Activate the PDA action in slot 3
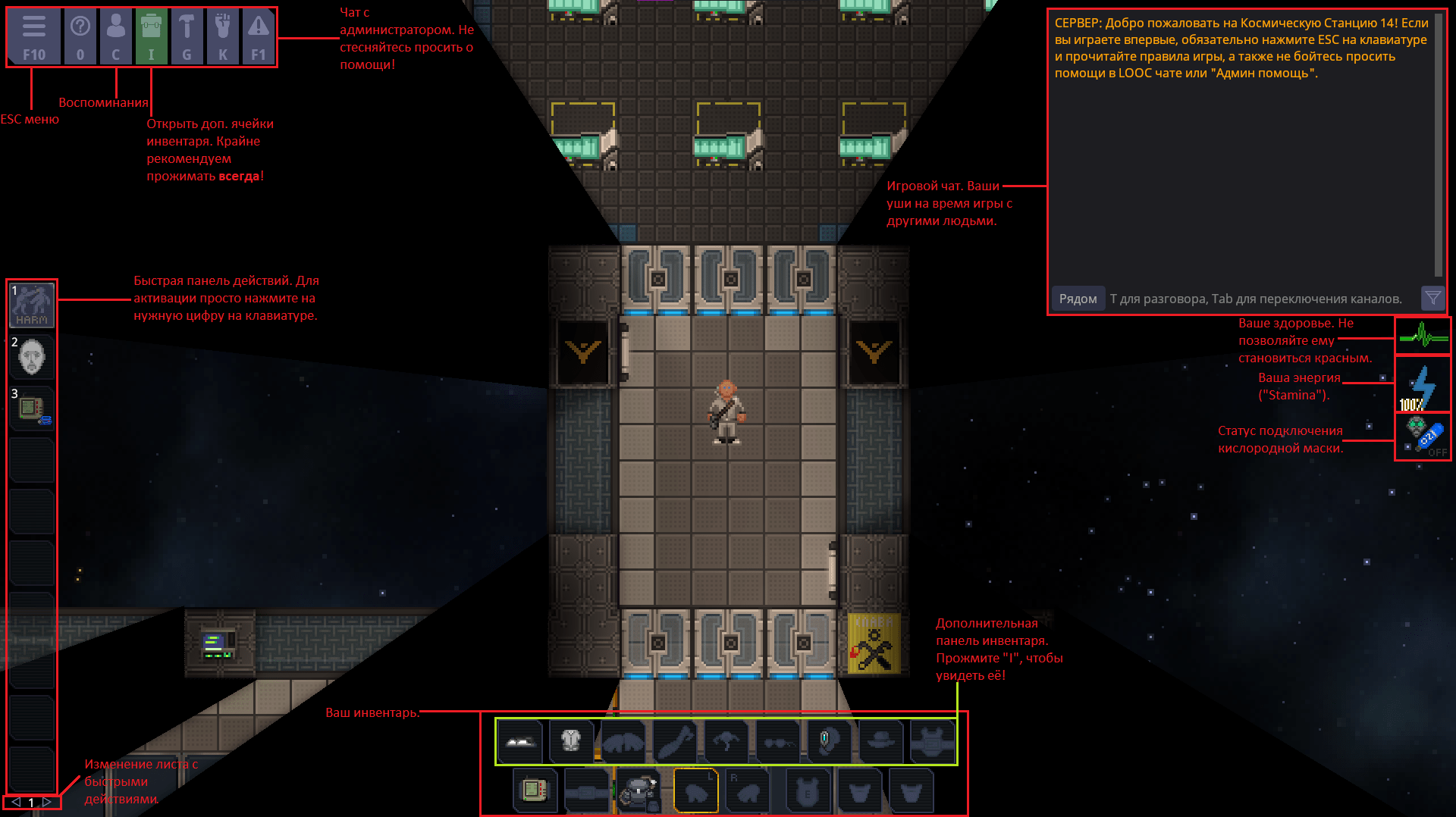The height and width of the screenshot is (817, 1456). click(32, 408)
